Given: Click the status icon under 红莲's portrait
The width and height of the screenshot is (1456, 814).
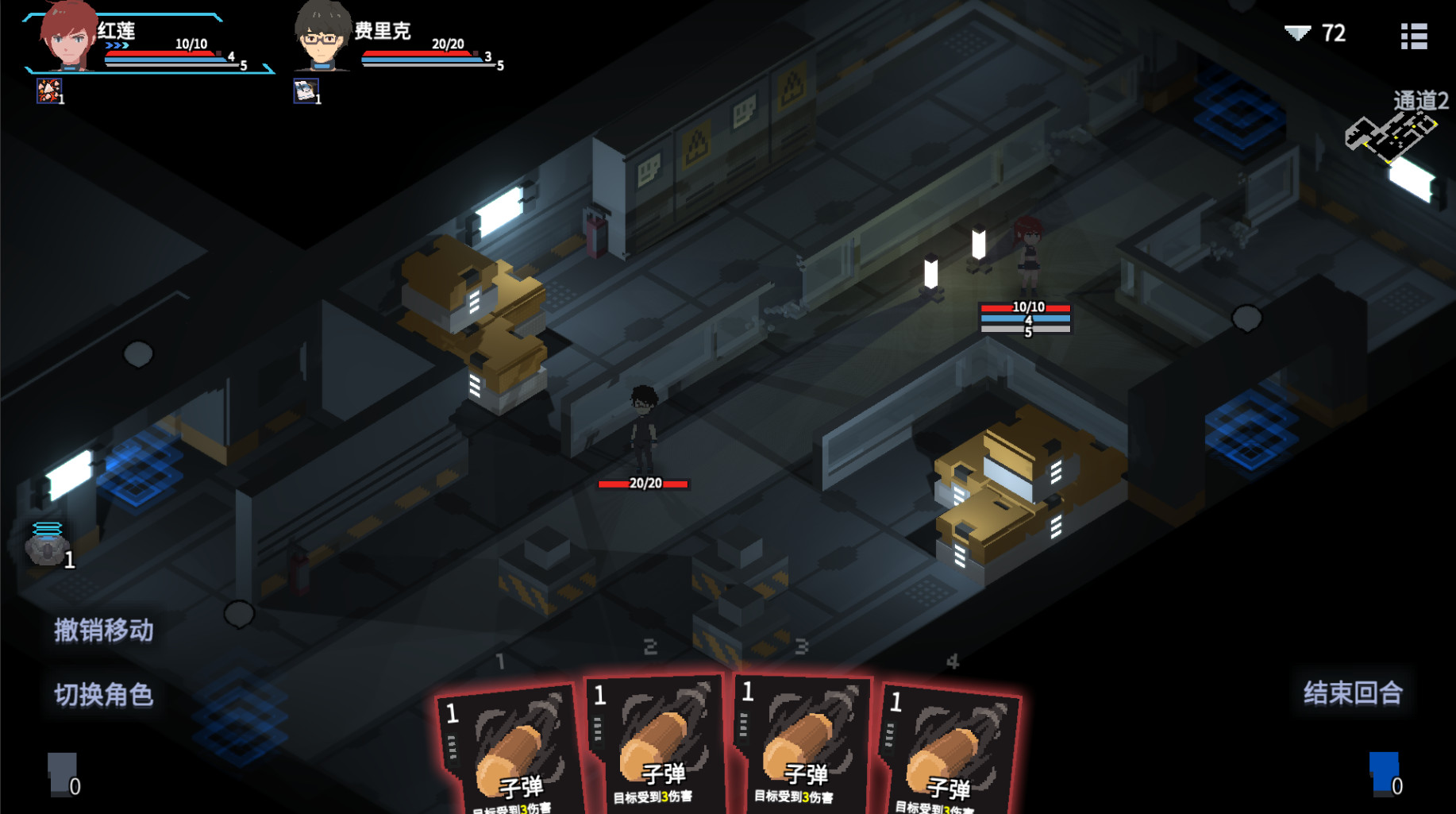Looking at the screenshot, I should (x=49, y=91).
